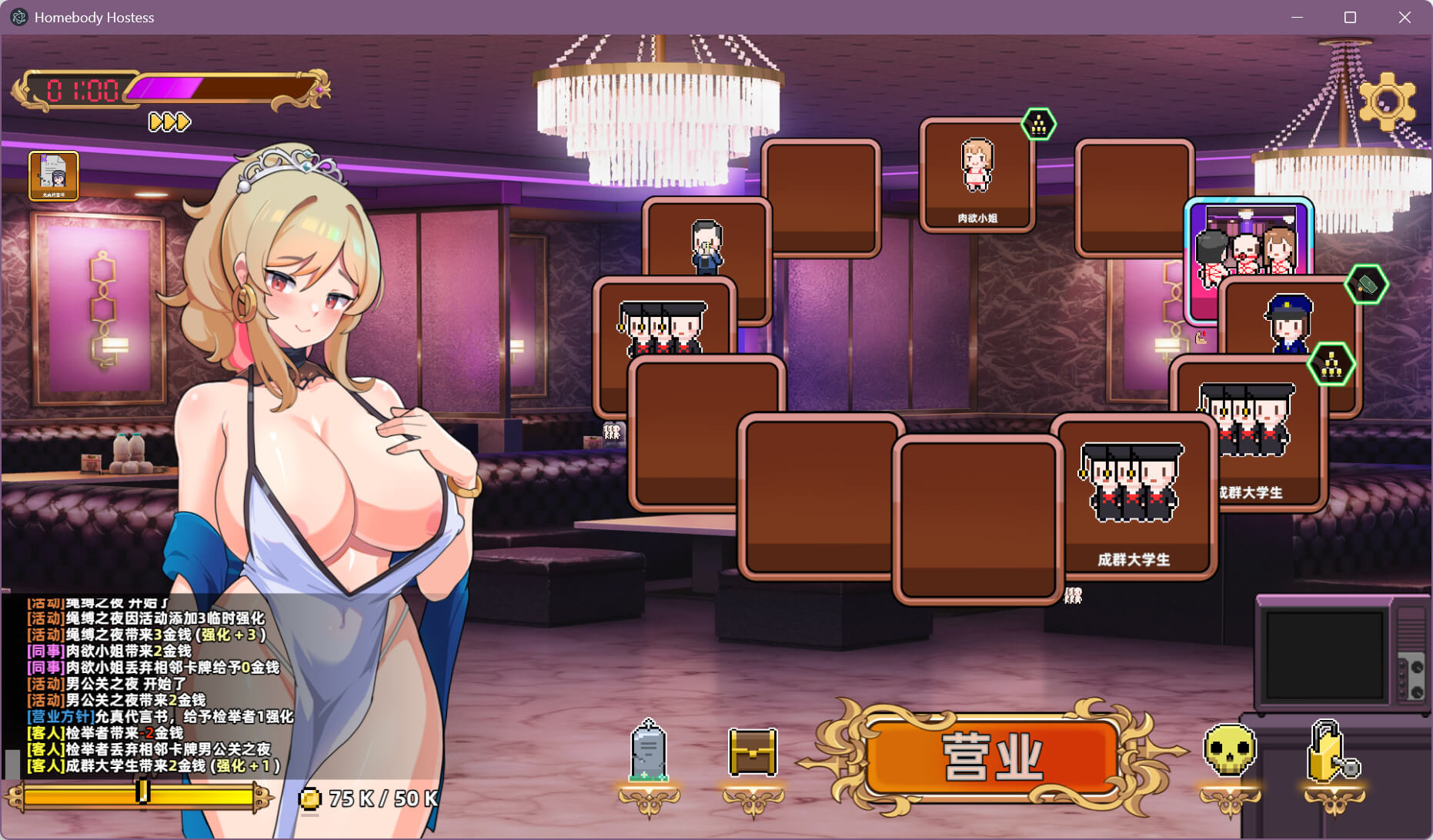Select the 肉欲小姐 card
This screenshot has width=1433, height=840.
tap(977, 175)
